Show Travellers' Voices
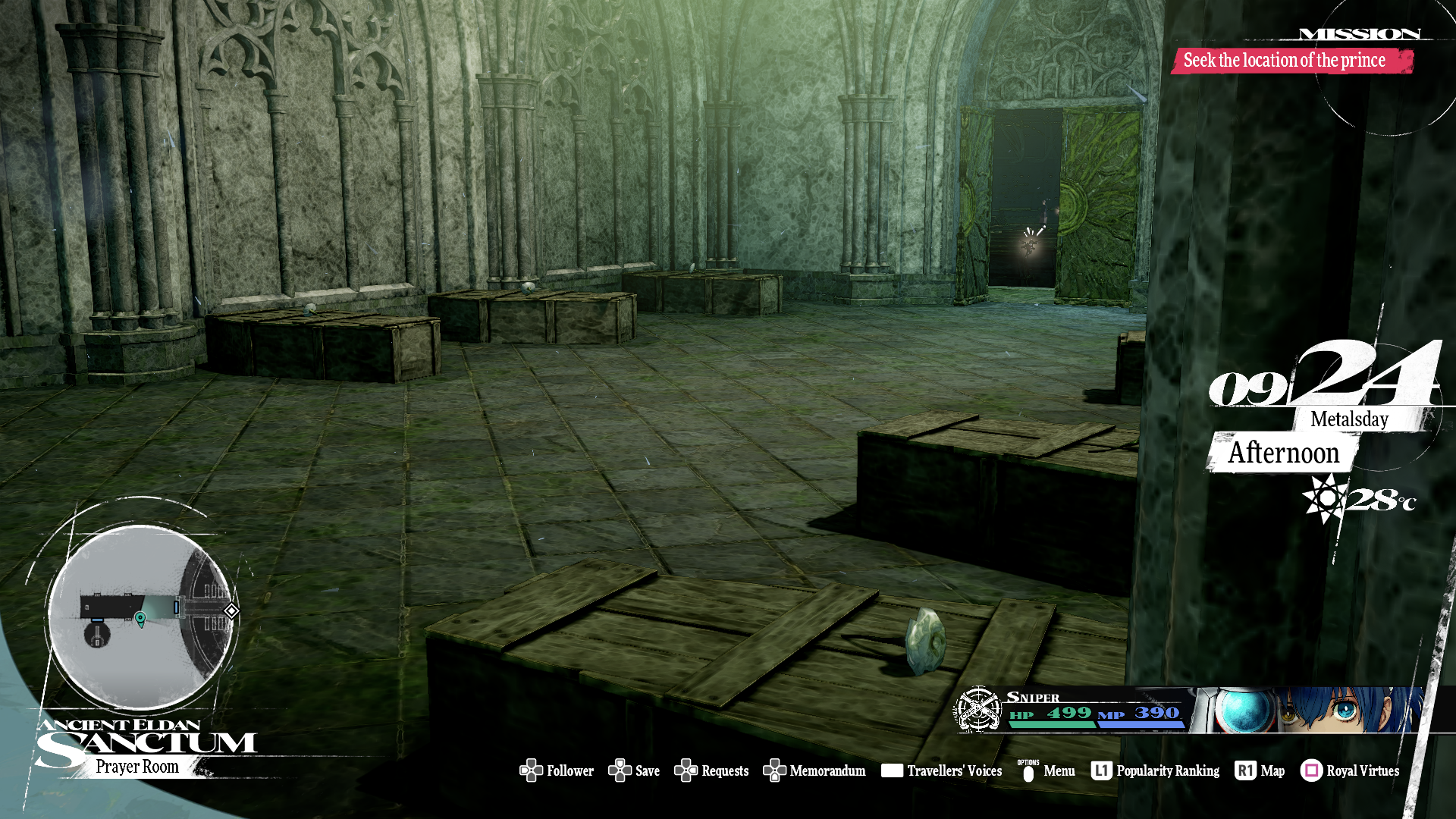The height and width of the screenshot is (819, 1456). 942,770
